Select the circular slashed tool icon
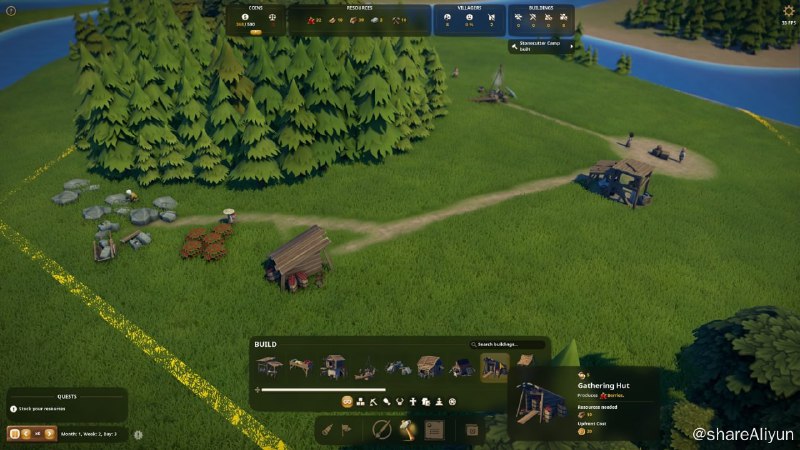The image size is (800, 450). (x=381, y=430)
